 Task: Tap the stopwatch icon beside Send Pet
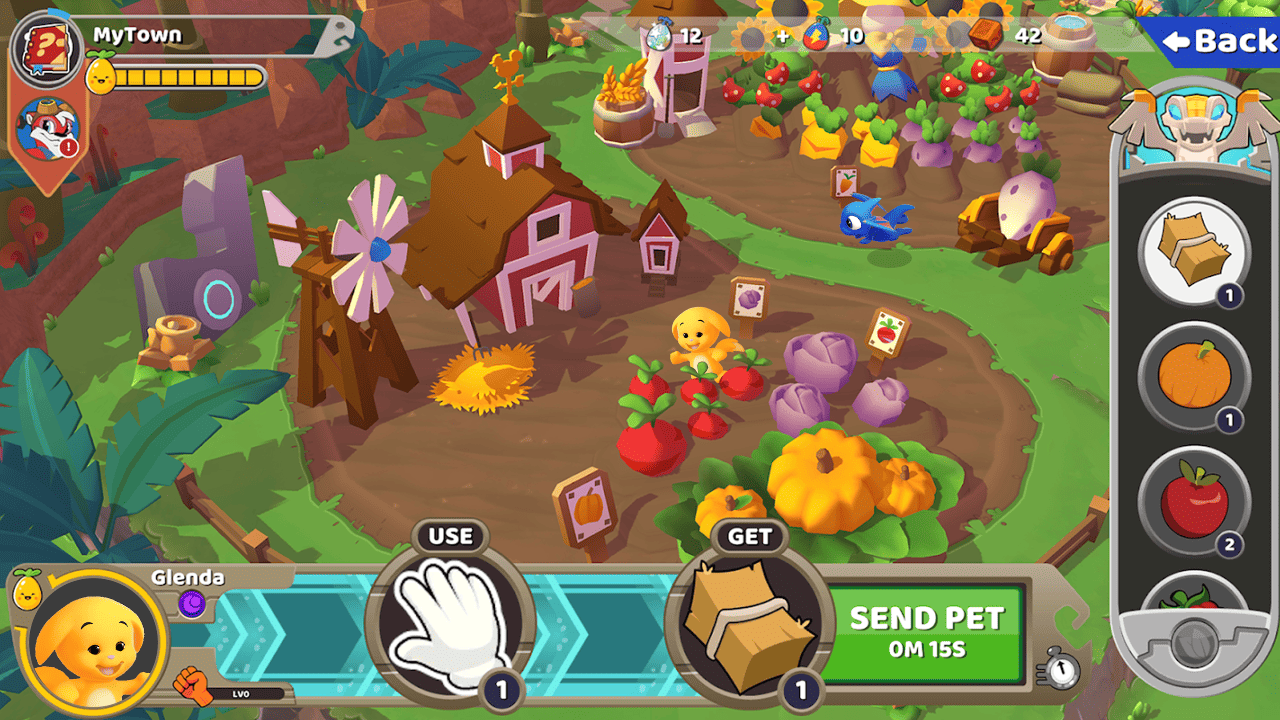click(1060, 667)
